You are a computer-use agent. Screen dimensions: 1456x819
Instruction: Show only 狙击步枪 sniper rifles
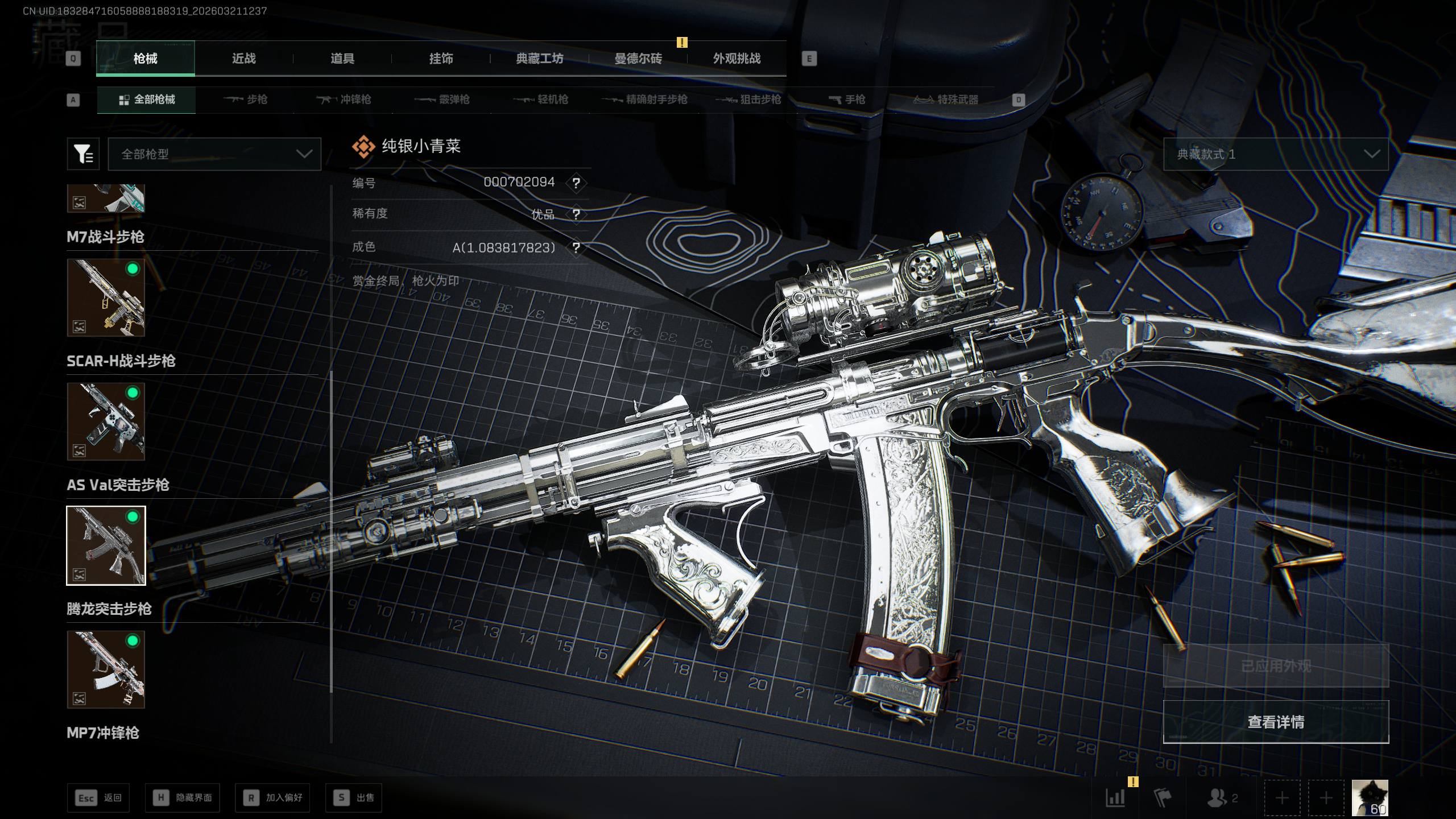[x=748, y=100]
